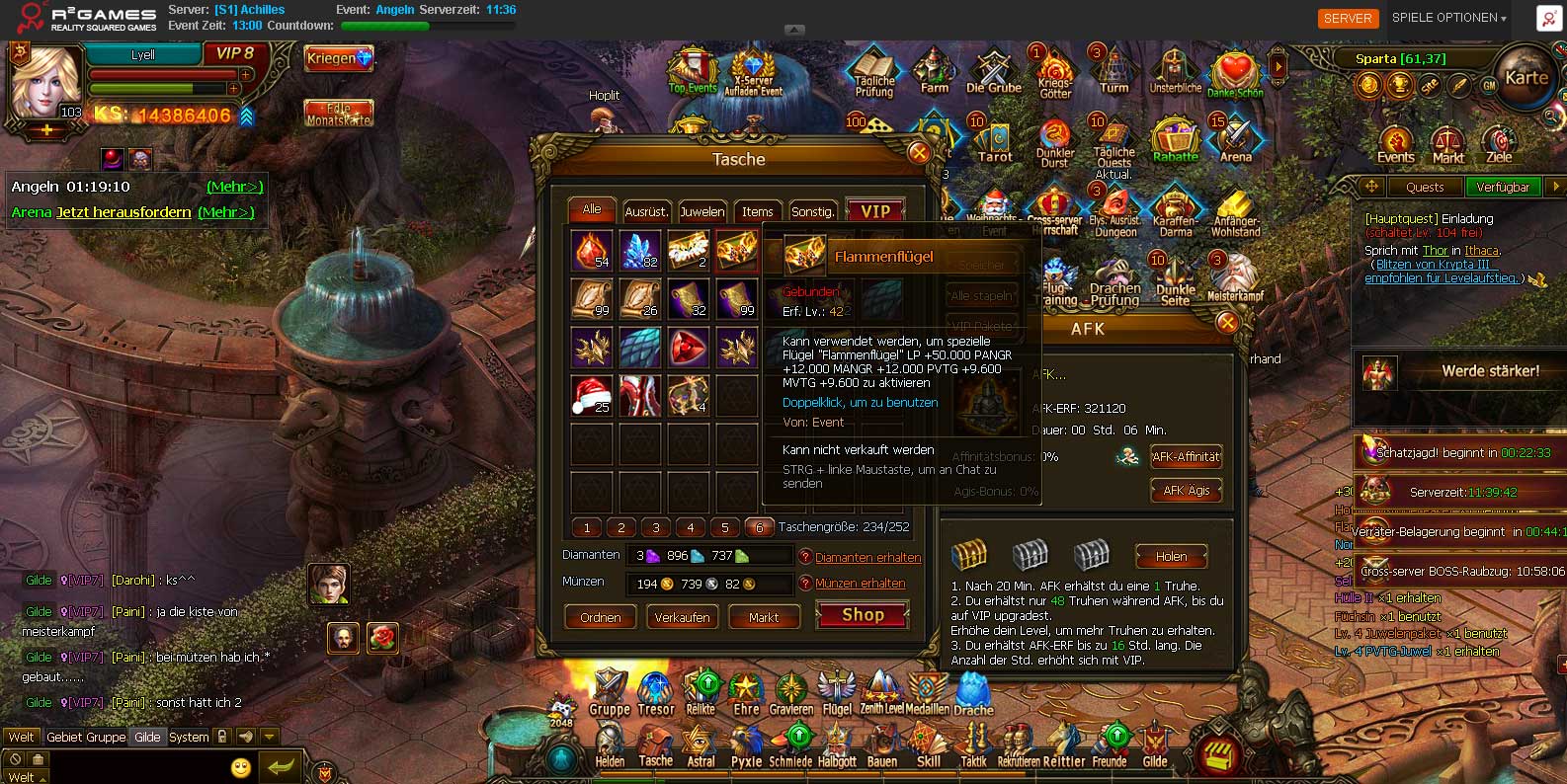Open the Verkaufen sell option
This screenshot has width=1567, height=784.
(x=682, y=617)
